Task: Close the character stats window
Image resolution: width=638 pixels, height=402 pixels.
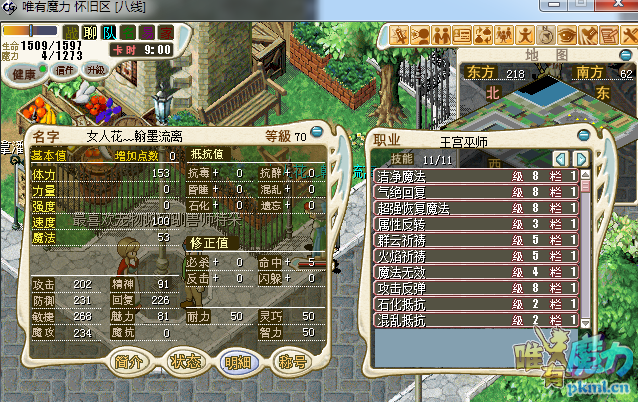Action: [317, 133]
